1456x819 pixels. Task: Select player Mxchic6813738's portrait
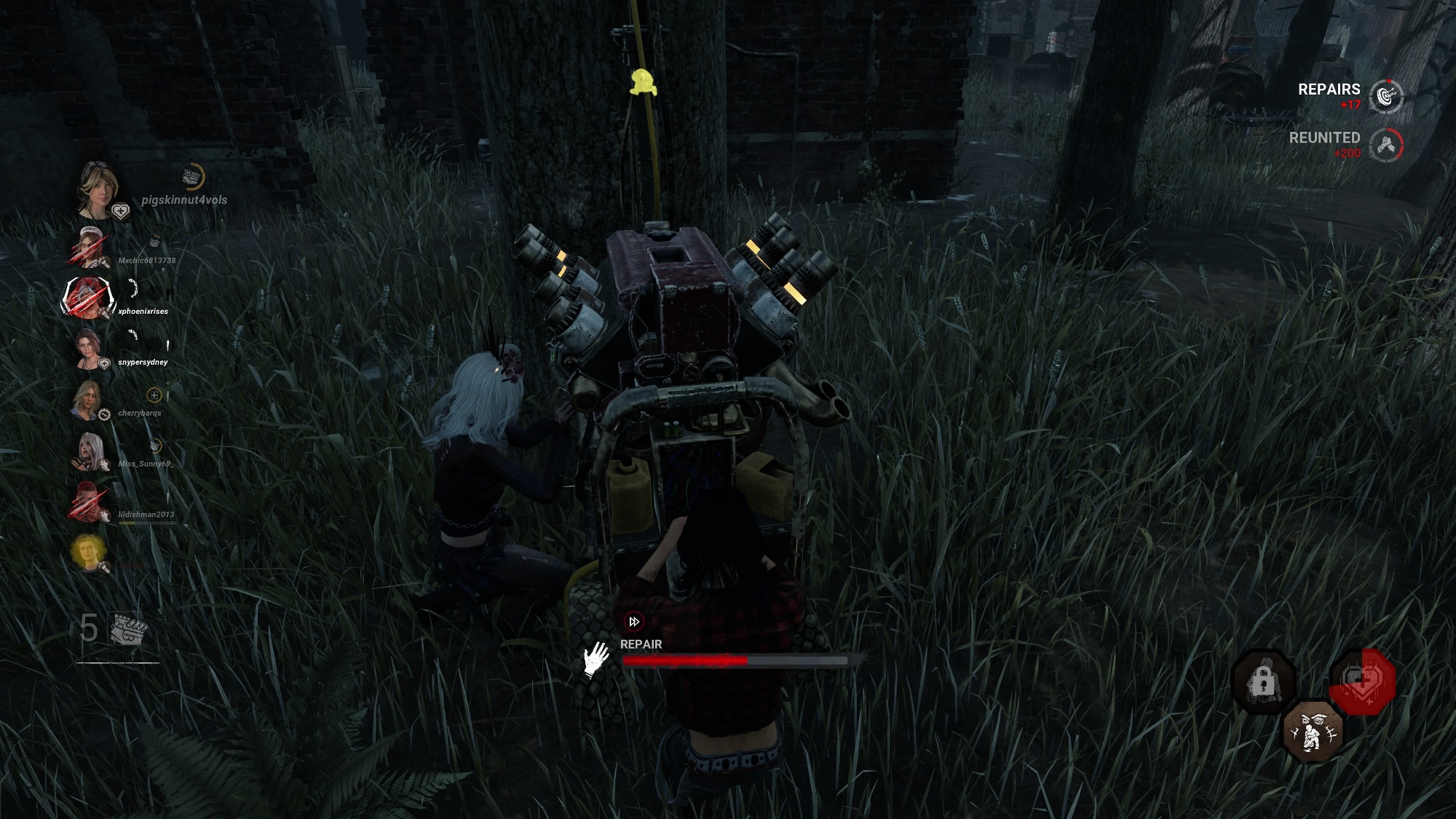tap(89, 248)
